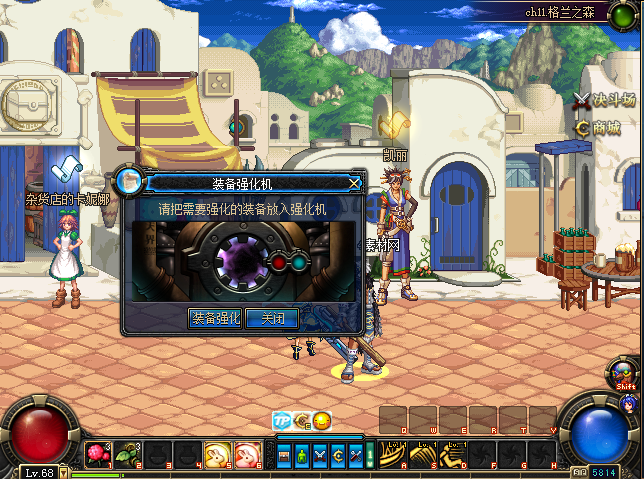Click the 装备强化 (equipment enhance) button
This screenshot has height=479, width=644.
click(x=216, y=318)
